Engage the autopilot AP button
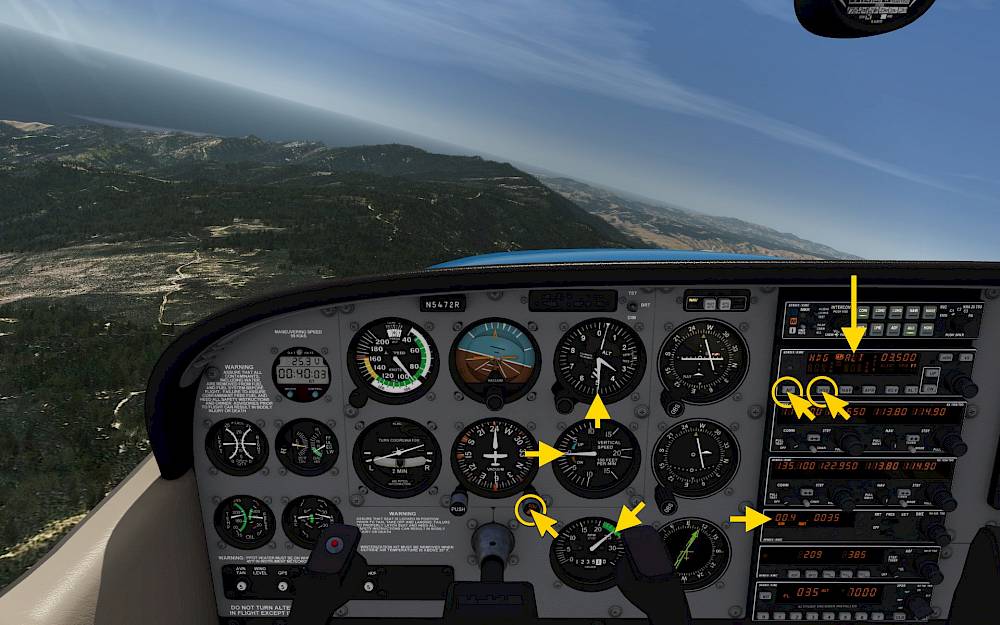 [790, 390]
